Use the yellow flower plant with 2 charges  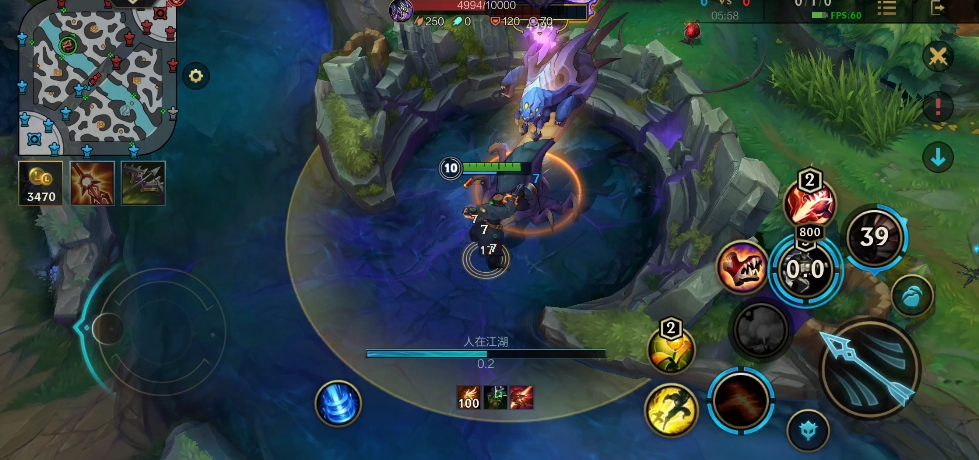click(671, 349)
